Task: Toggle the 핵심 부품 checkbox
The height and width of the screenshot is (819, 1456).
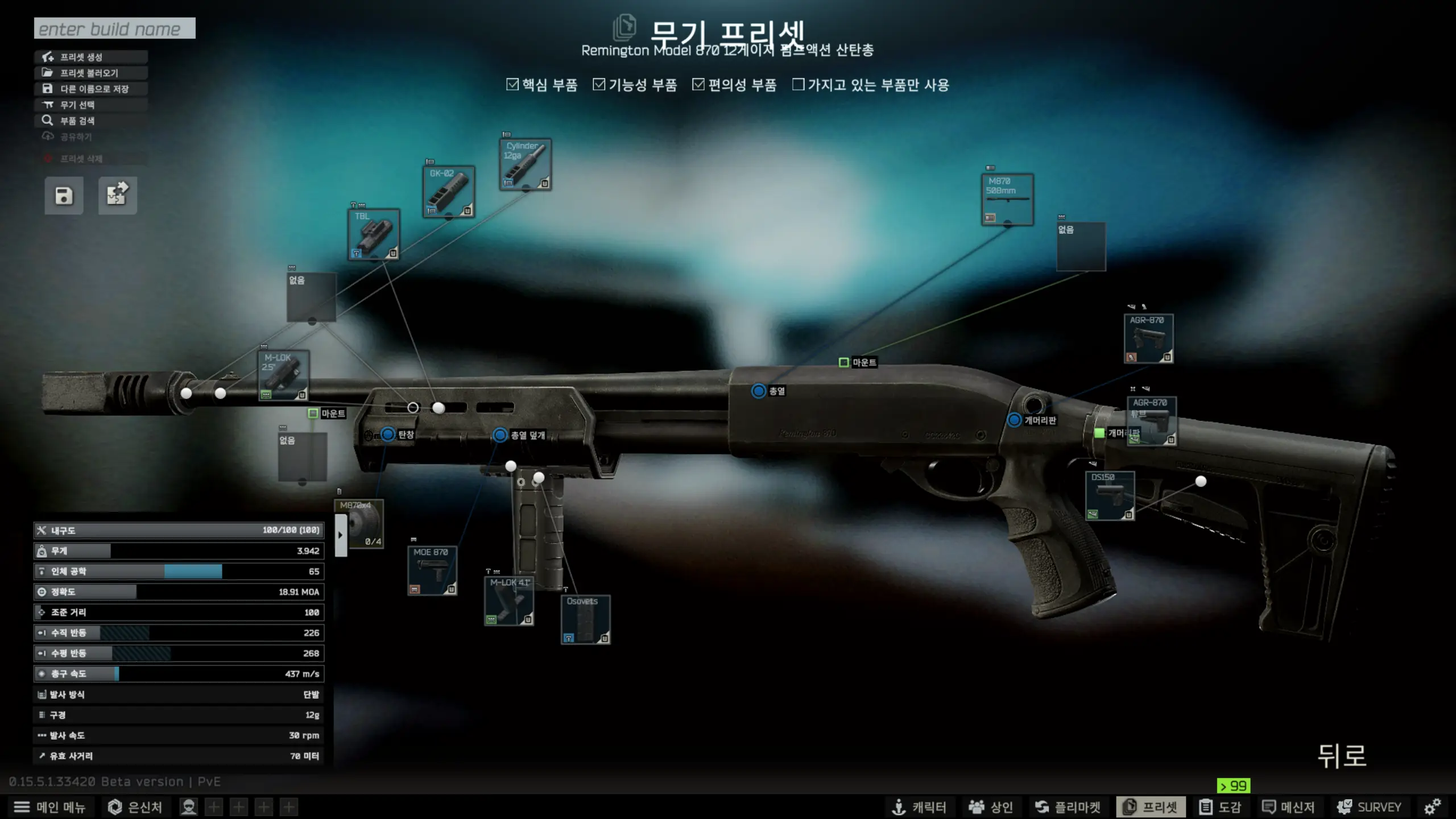Action: click(x=512, y=85)
